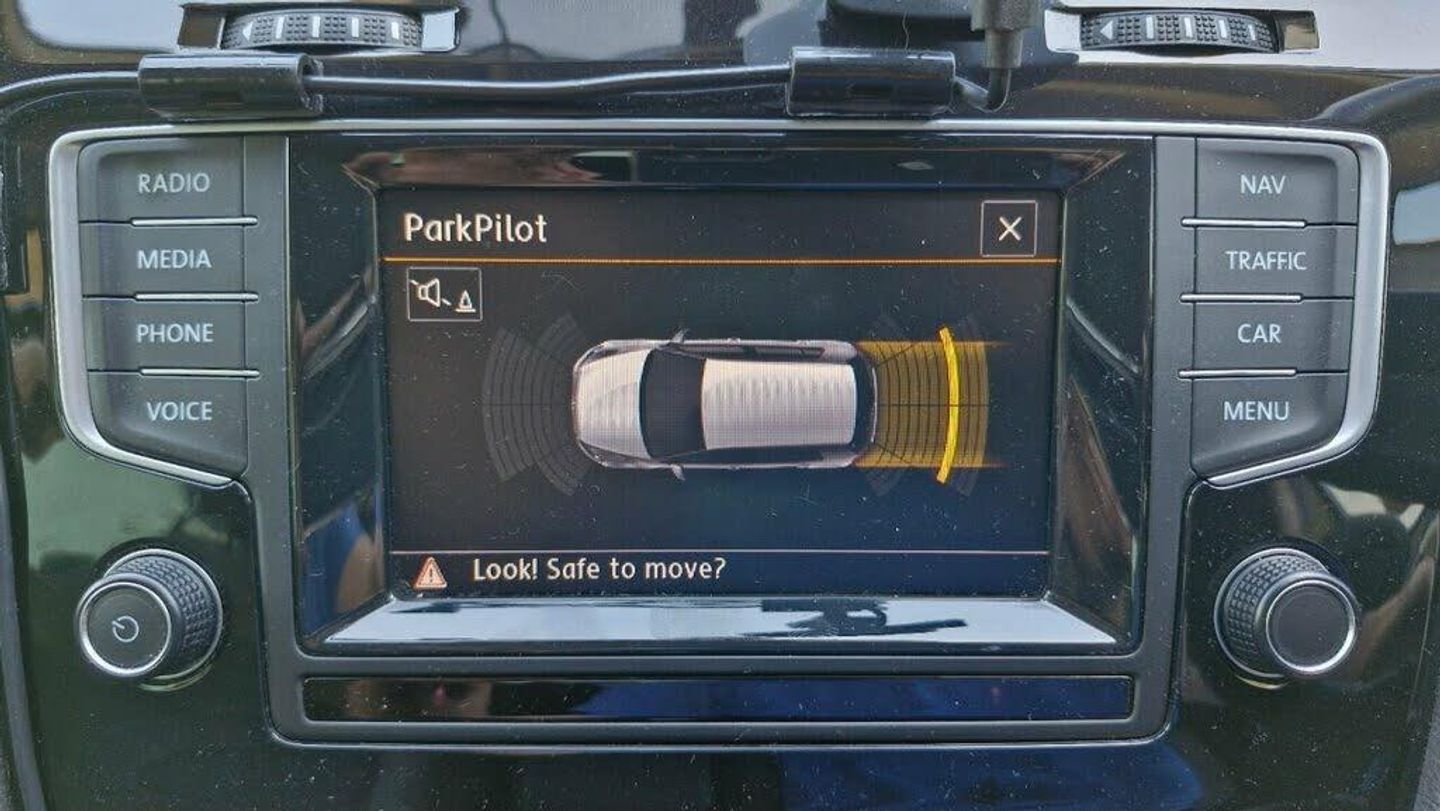
Task: Open the CAR settings
Action: 1258,334
